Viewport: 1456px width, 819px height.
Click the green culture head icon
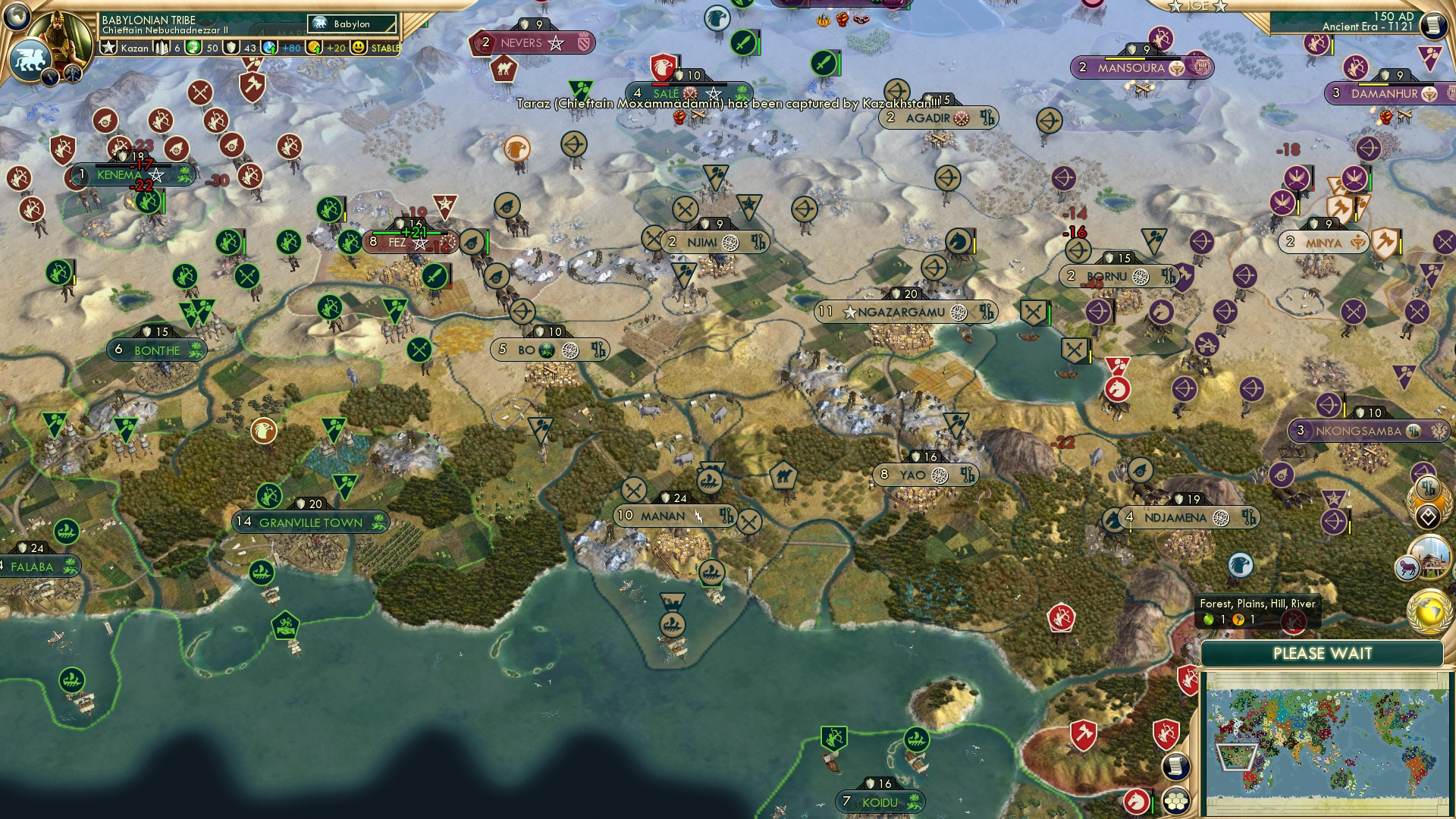pos(194,48)
